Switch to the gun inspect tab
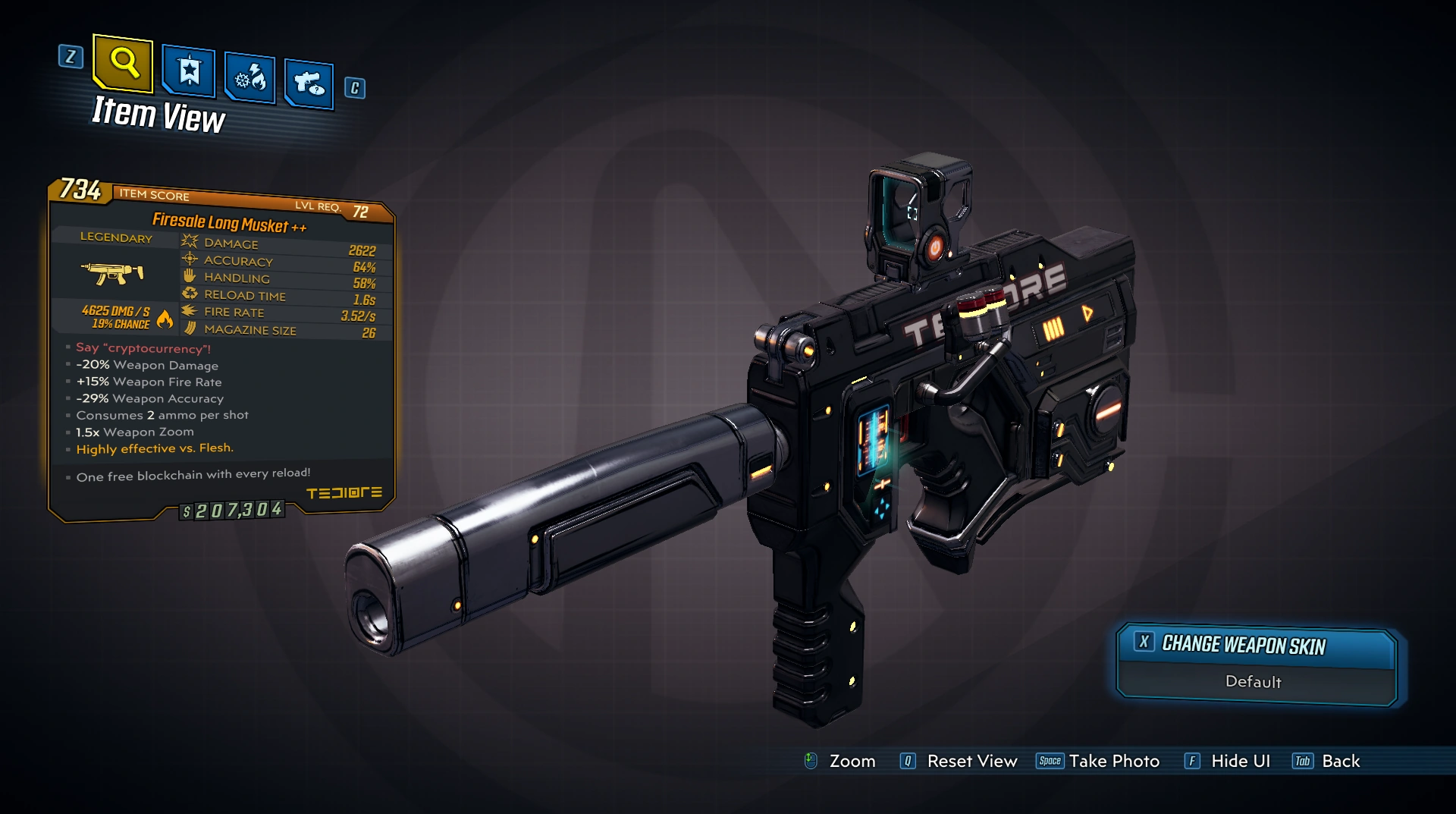Viewport: 1456px width, 814px height. click(x=309, y=83)
